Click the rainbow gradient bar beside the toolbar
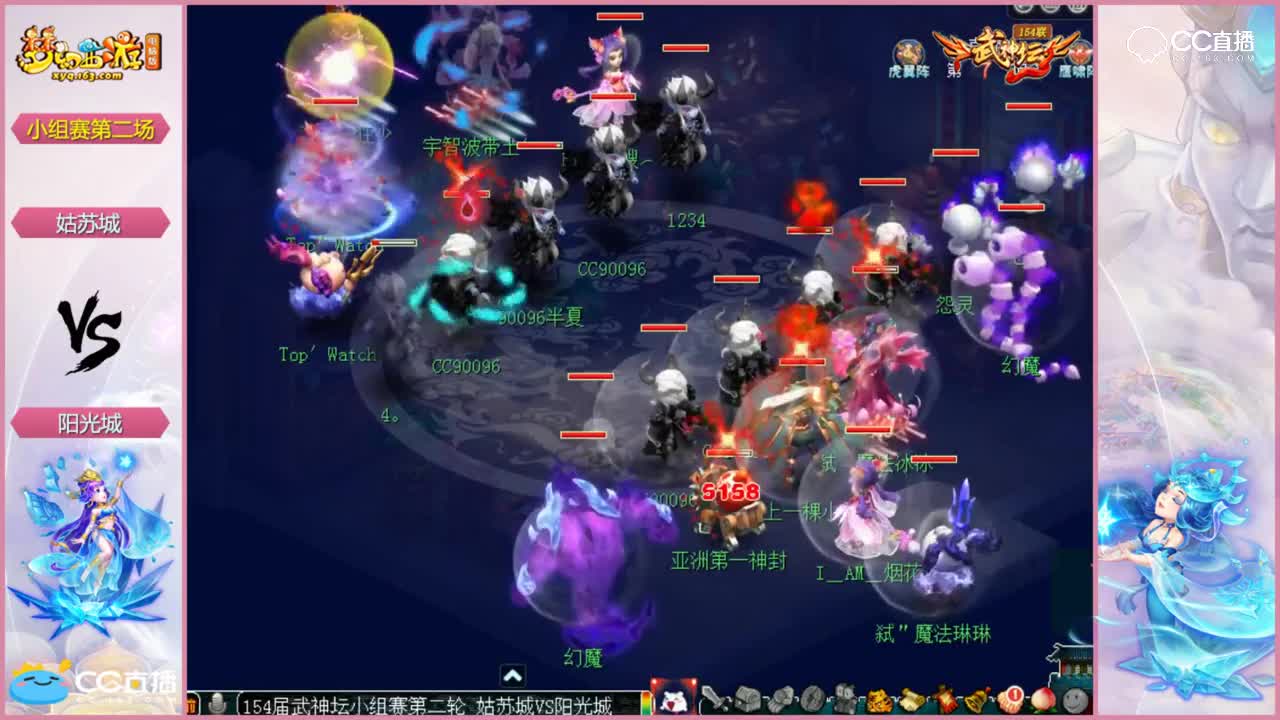1280x720 pixels. click(648, 702)
